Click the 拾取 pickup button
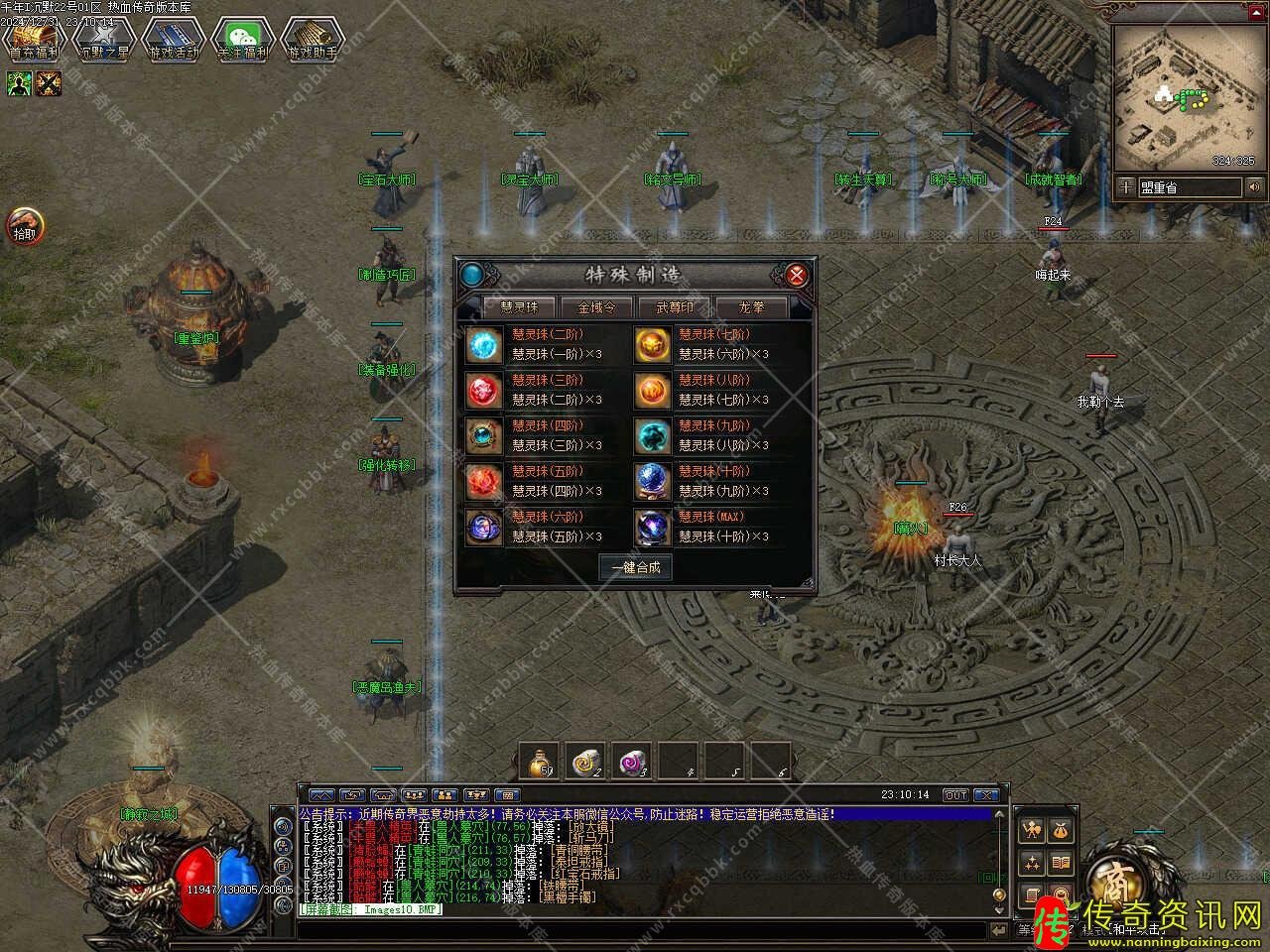This screenshot has height=952, width=1270. click(x=25, y=227)
